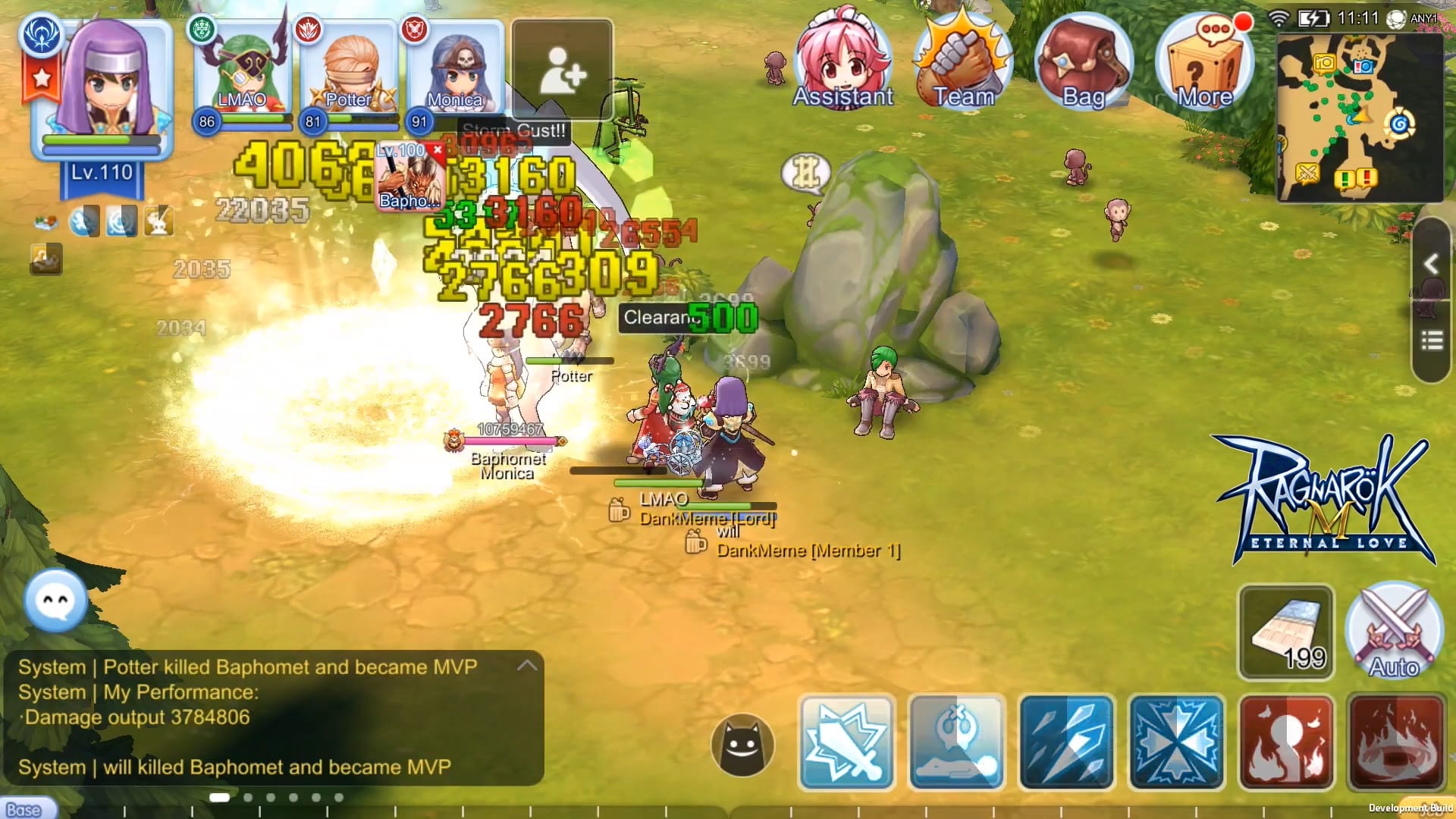Activate the flaming pit skill
1456x819 pixels.
[x=1395, y=742]
